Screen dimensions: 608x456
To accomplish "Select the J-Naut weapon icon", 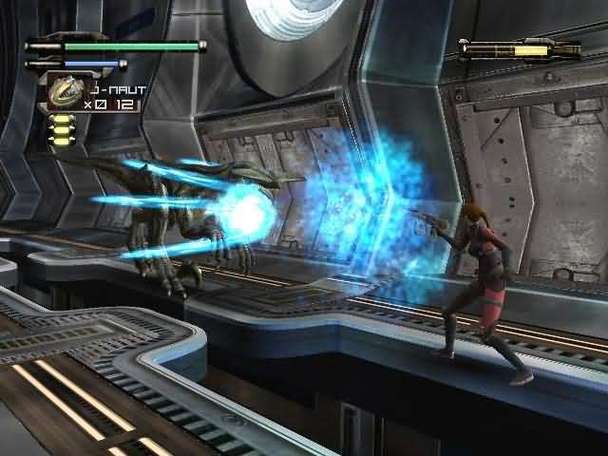I will click(x=63, y=92).
